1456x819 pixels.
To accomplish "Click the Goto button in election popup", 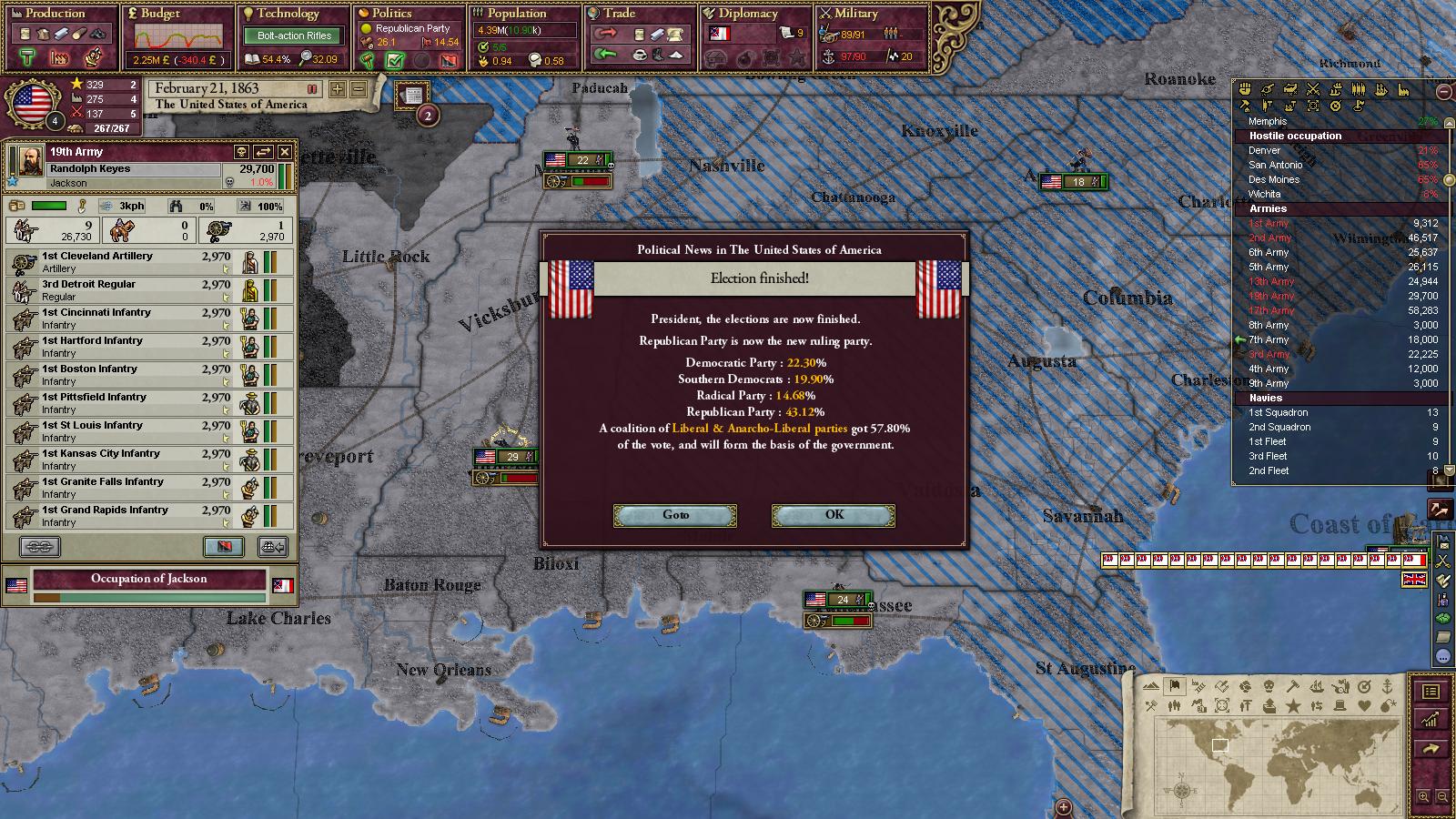I will pos(675,515).
